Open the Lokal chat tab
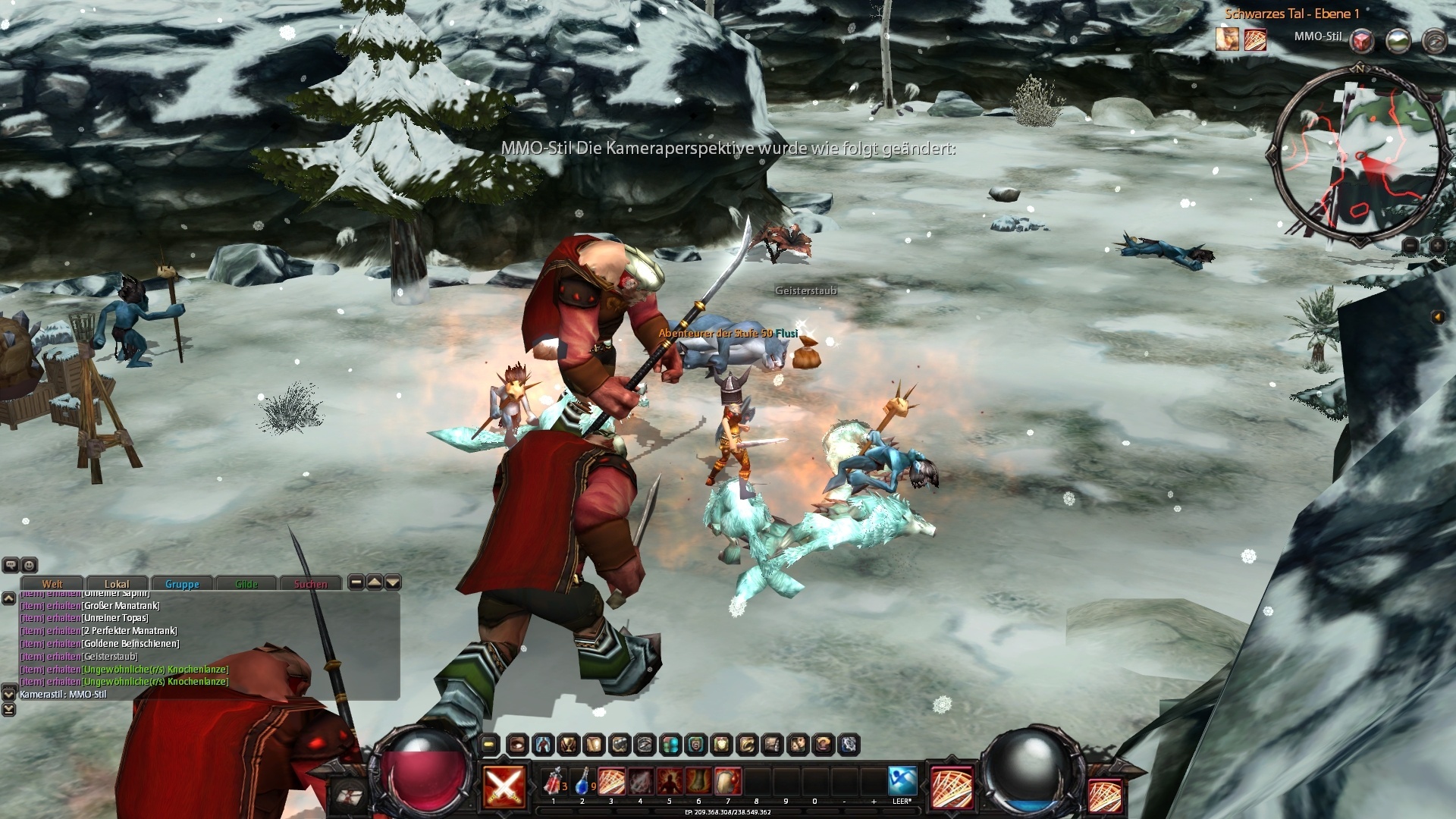 117,583
